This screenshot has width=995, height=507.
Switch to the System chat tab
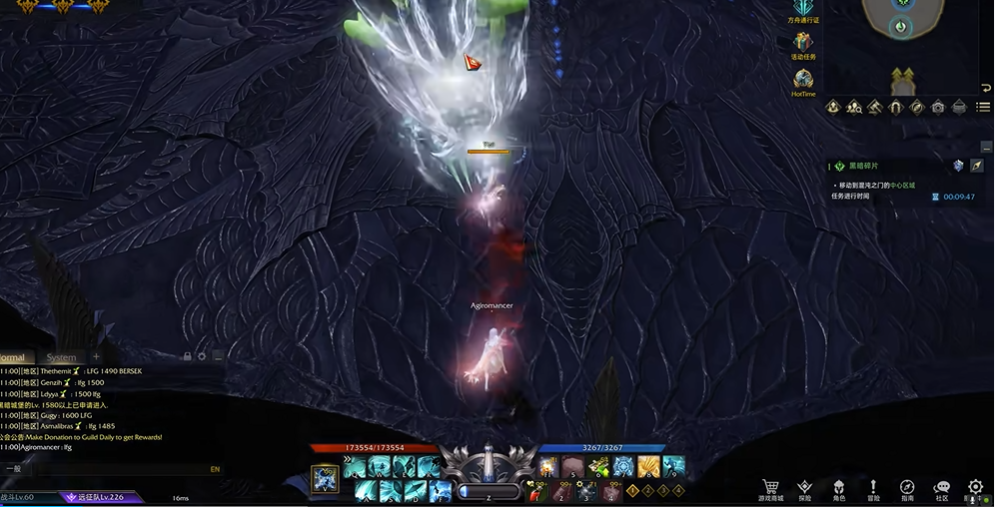(61, 357)
